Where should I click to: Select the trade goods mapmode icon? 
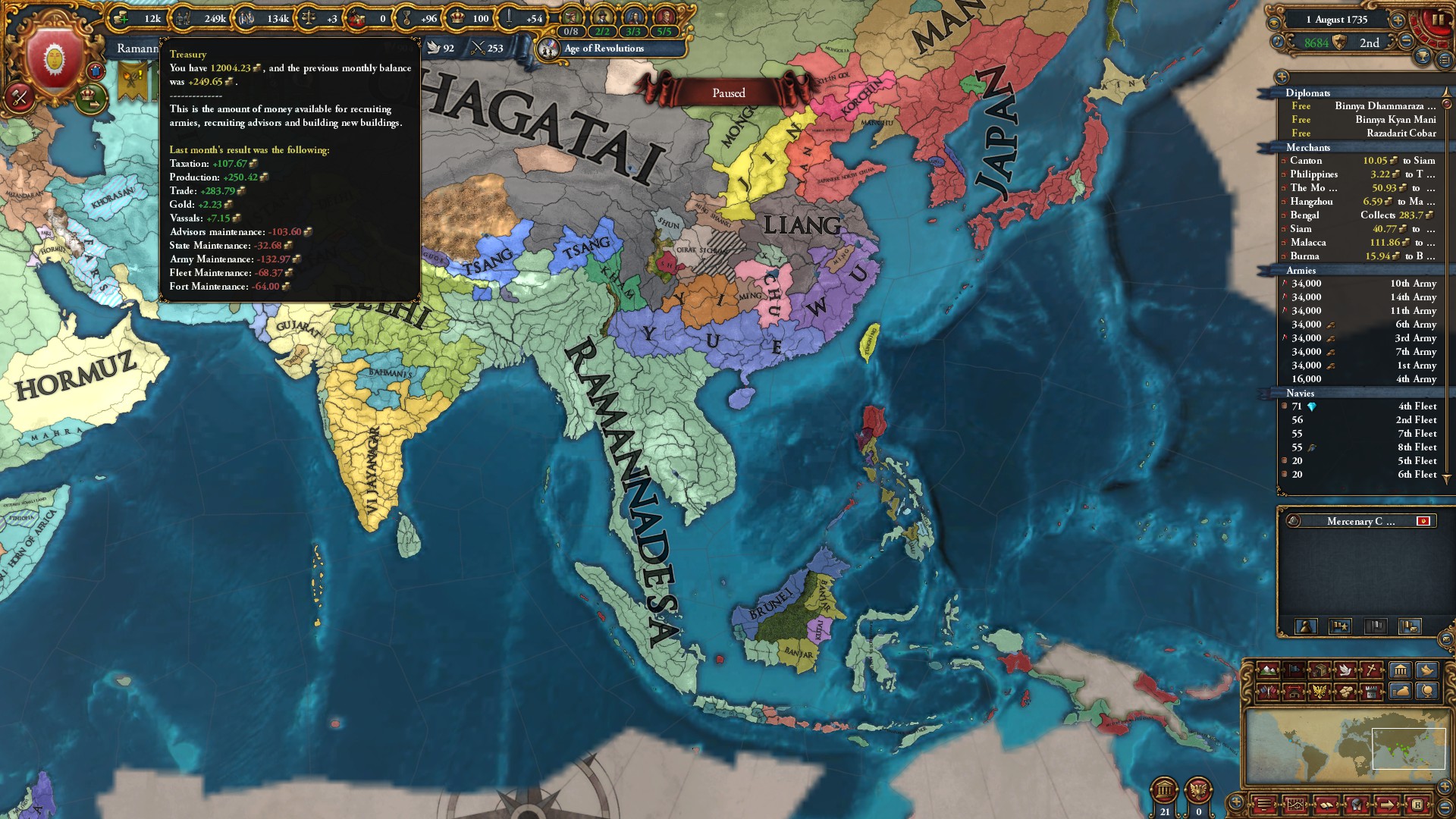[x=1345, y=691]
